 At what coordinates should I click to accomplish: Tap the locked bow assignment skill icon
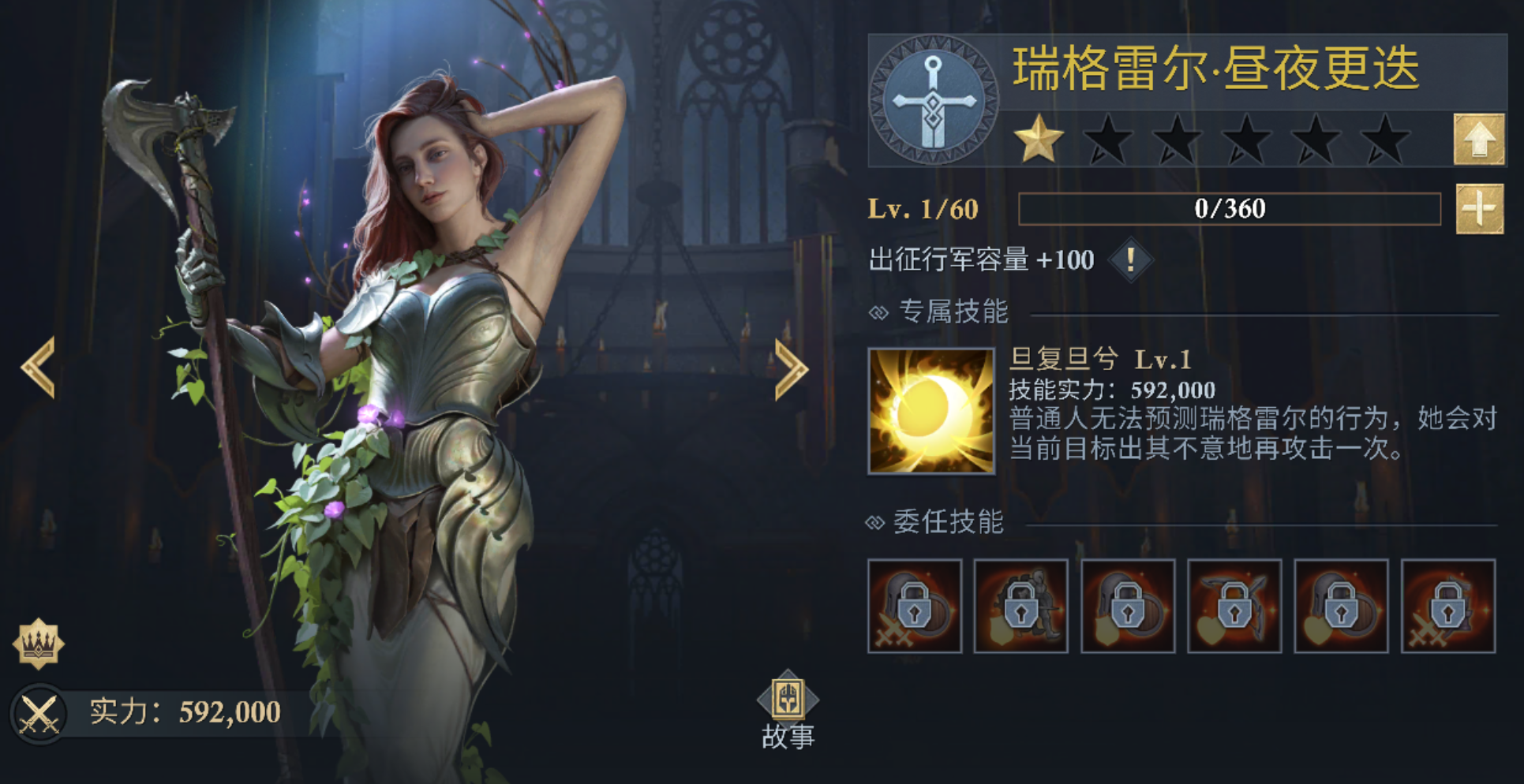1234,607
